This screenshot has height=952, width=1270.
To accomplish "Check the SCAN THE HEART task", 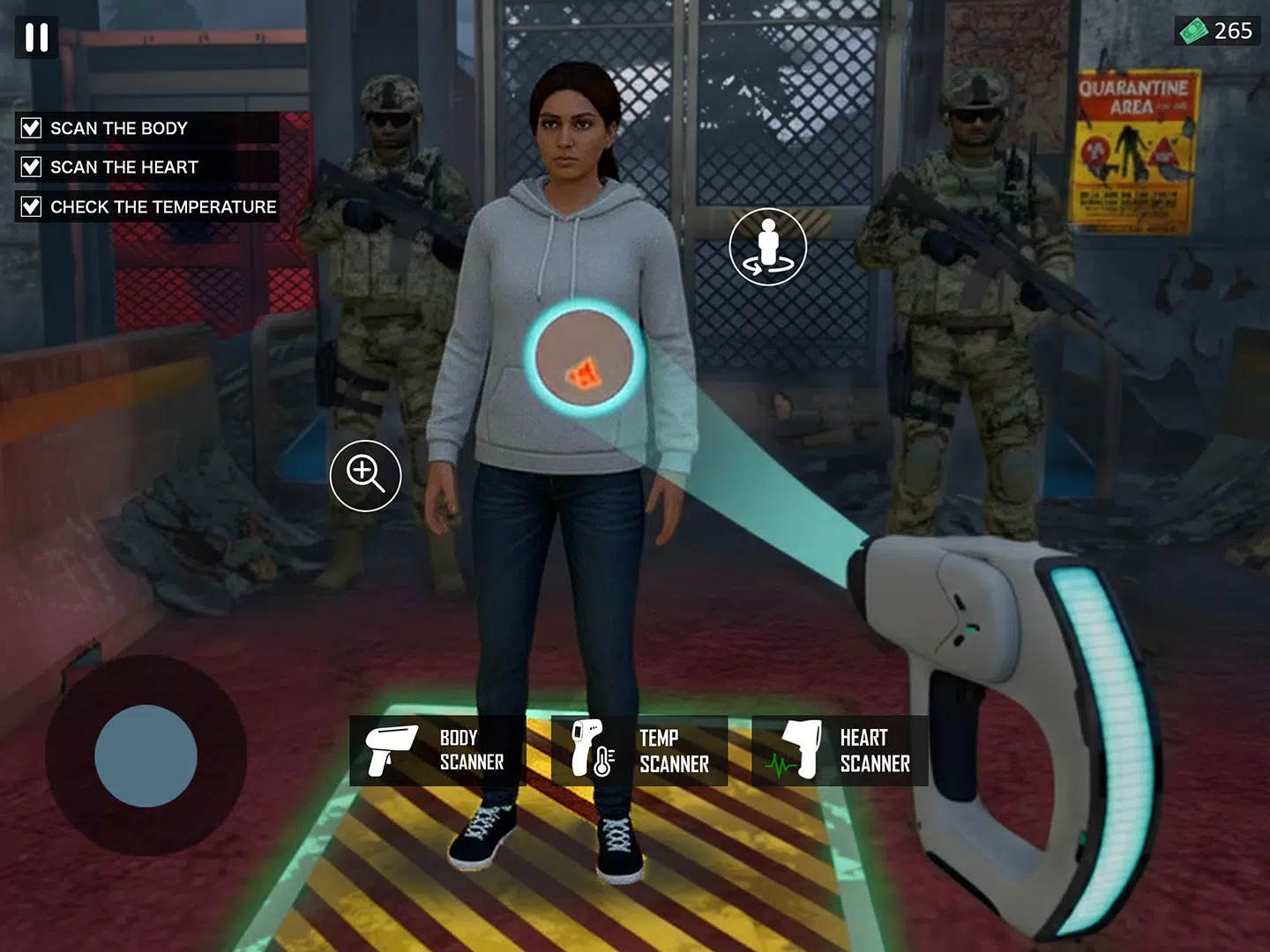I will [x=31, y=167].
